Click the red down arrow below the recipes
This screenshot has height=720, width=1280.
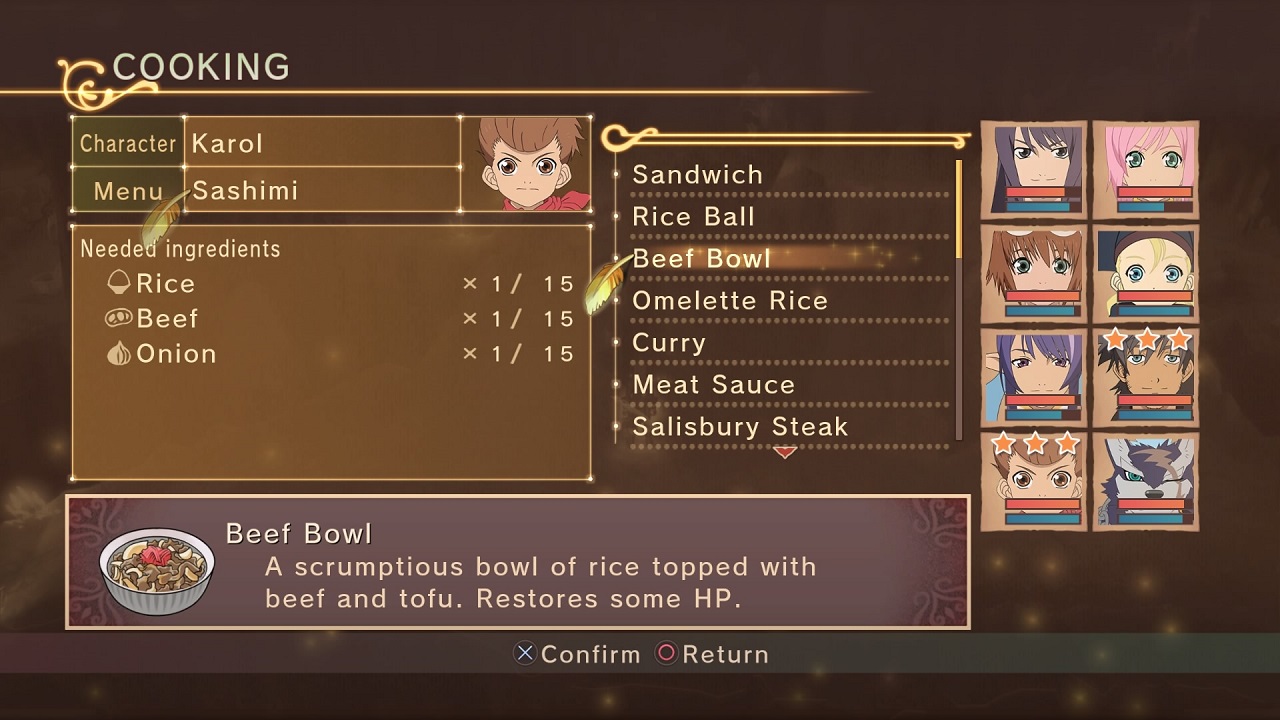click(785, 453)
